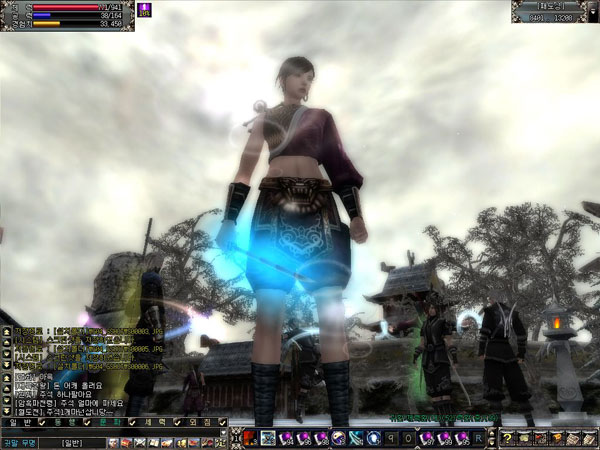The width and height of the screenshot is (600, 450).
Task: Open help with the yellow question mark icon
Action: click(x=508, y=438)
